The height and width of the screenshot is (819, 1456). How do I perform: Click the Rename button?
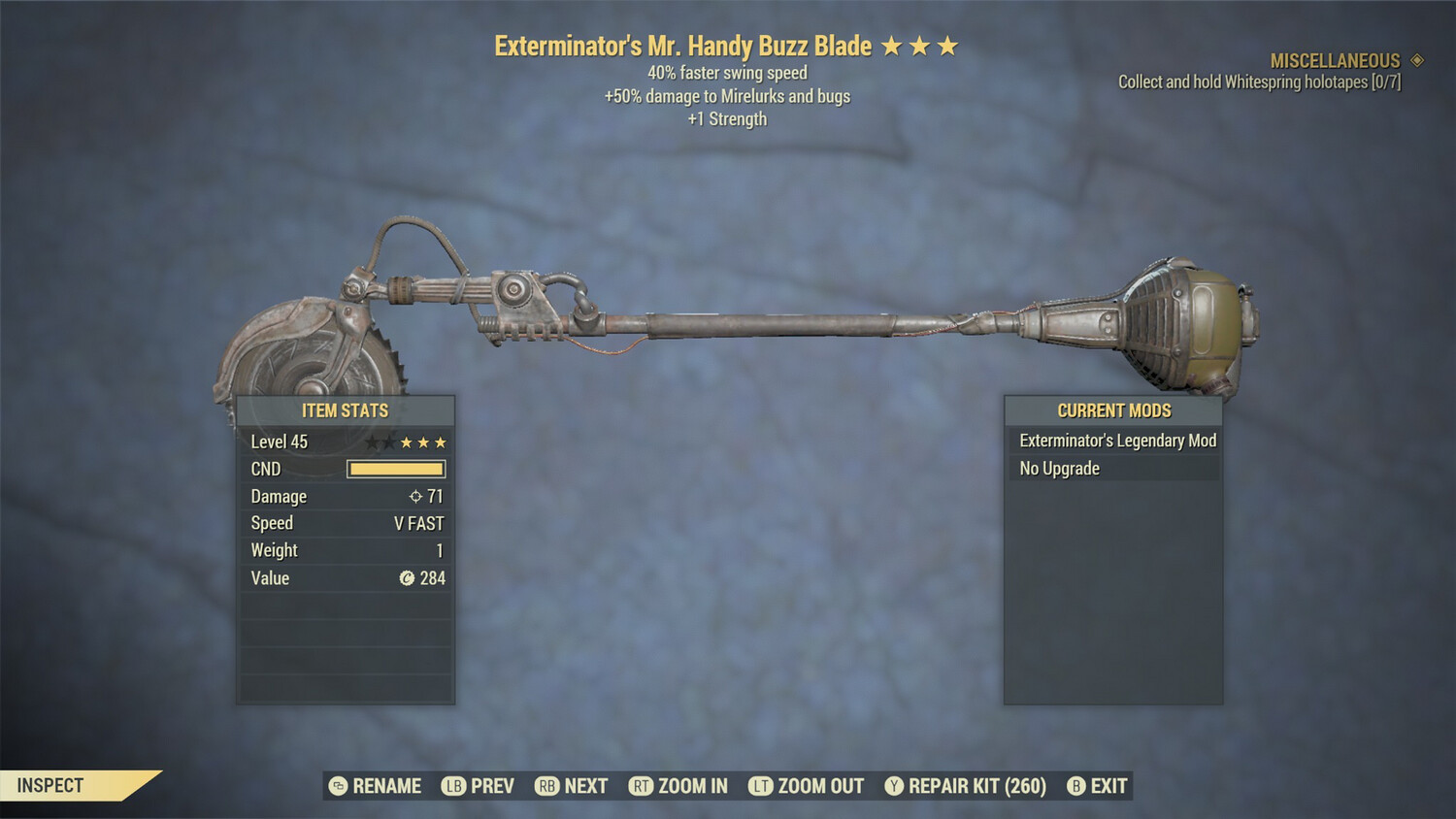tap(376, 786)
